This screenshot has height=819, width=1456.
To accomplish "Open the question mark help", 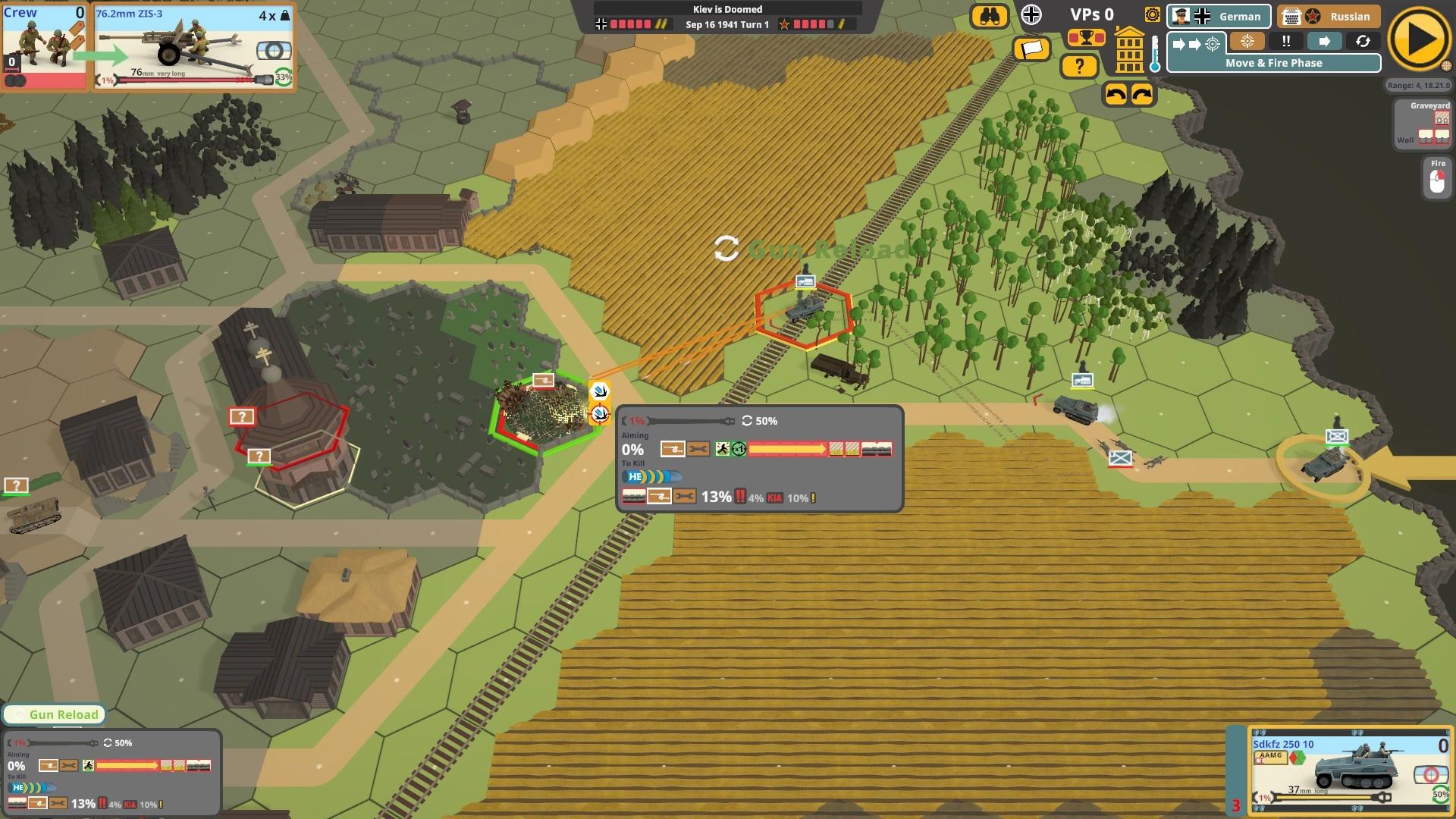I will (1079, 67).
